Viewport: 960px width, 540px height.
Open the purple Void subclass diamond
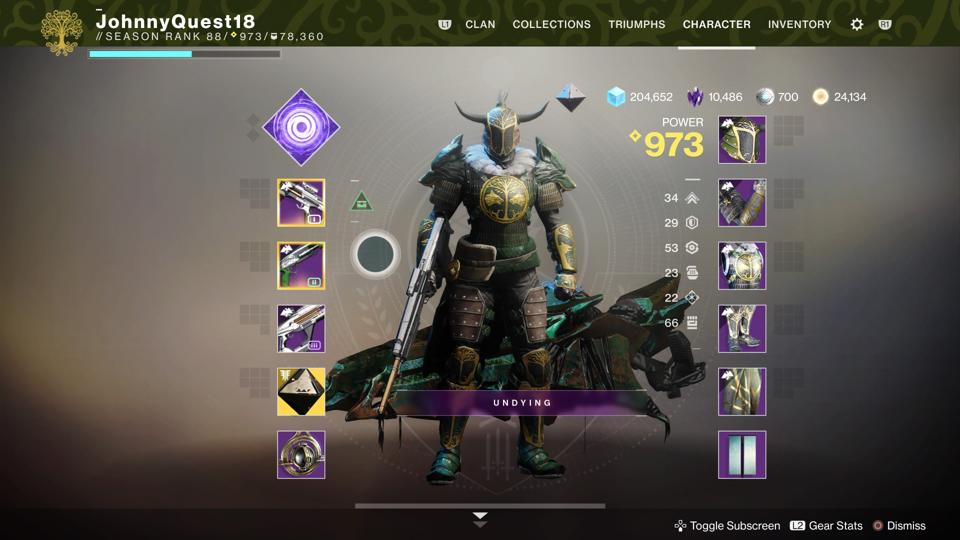pos(300,127)
